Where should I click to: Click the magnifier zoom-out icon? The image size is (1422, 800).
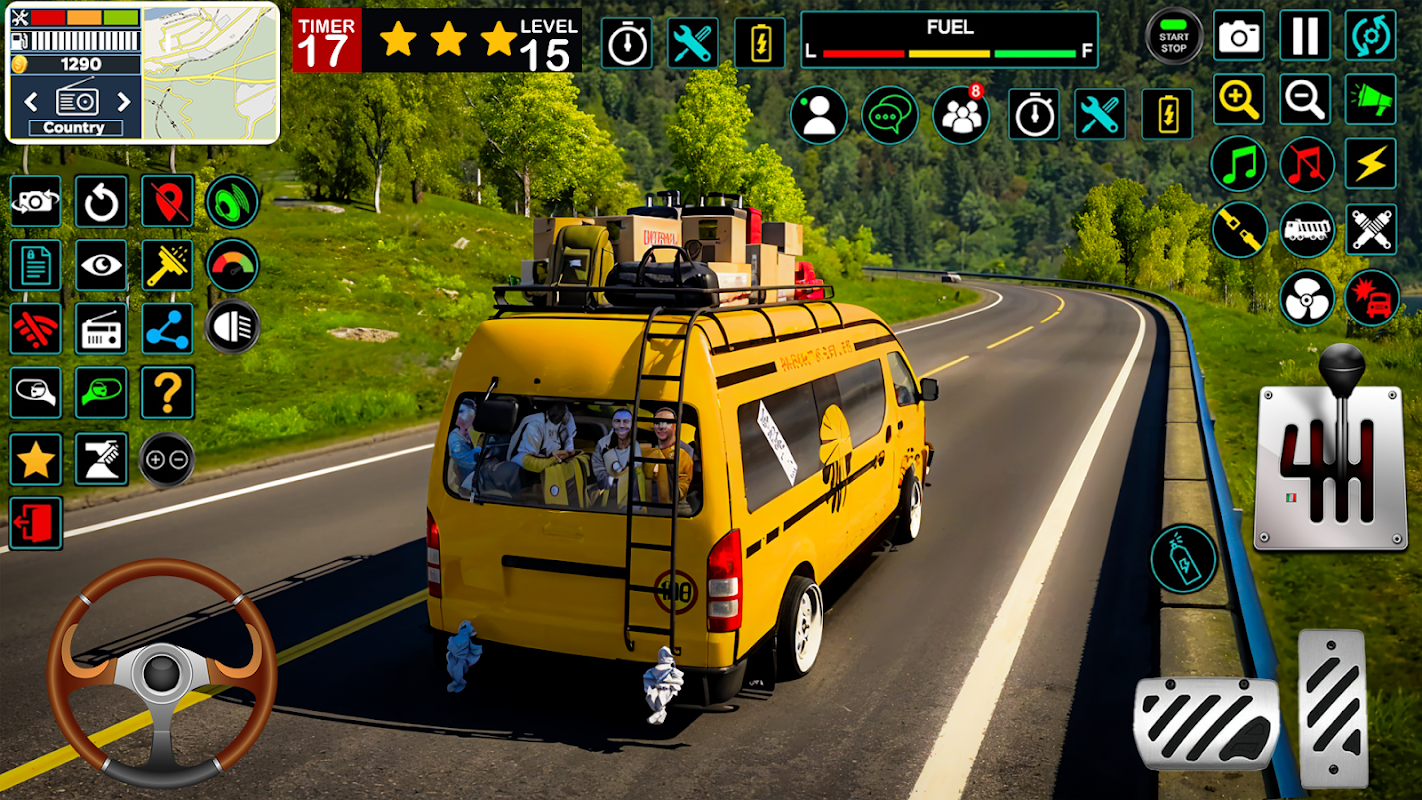point(1305,99)
